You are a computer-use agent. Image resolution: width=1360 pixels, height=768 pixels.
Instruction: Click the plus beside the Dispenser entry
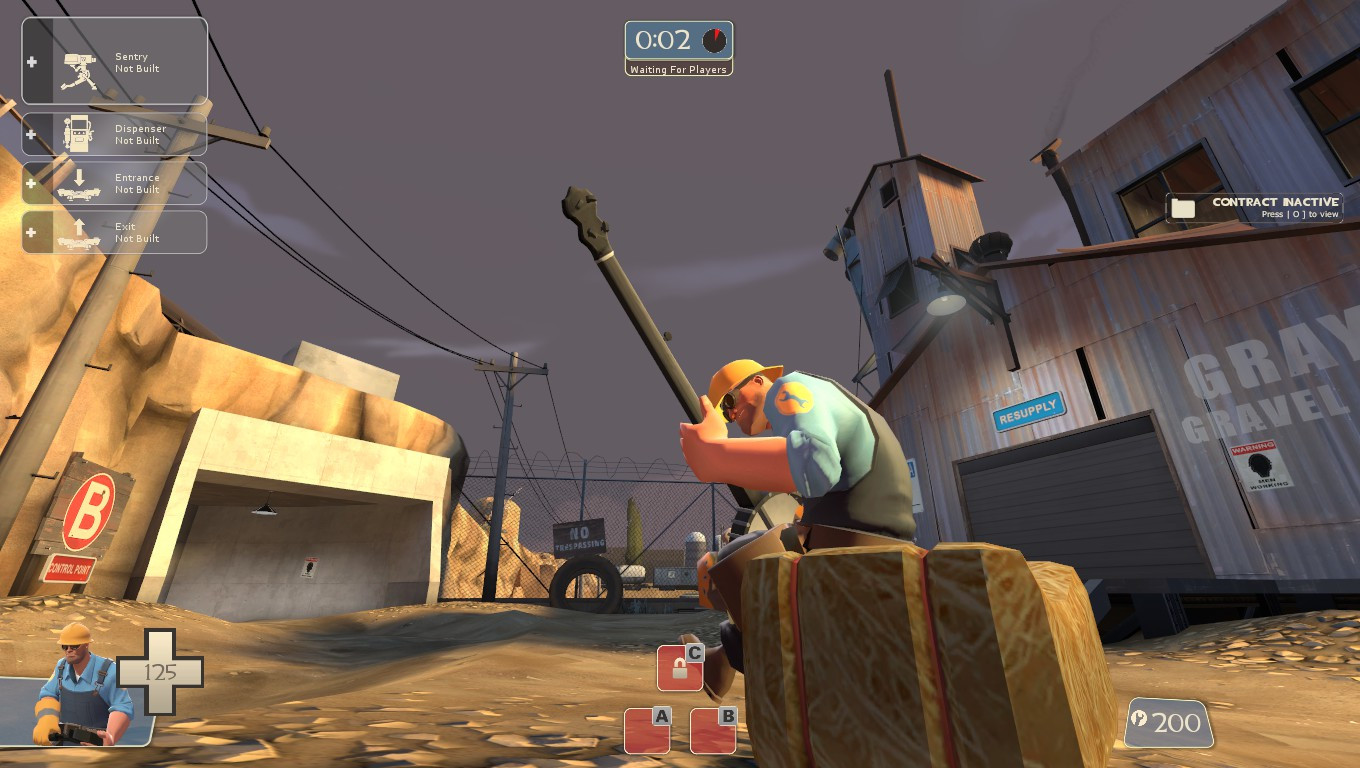tap(32, 133)
